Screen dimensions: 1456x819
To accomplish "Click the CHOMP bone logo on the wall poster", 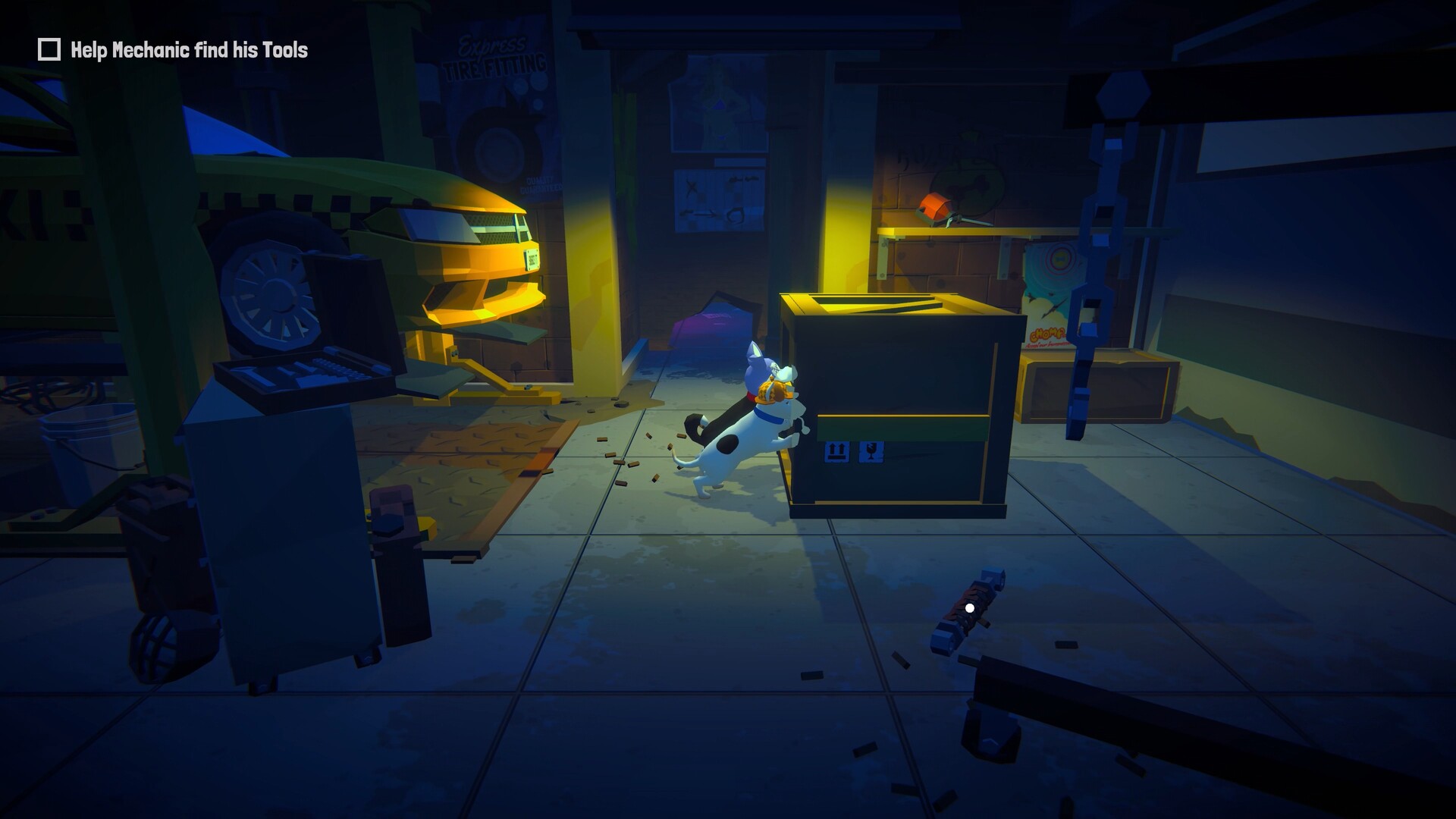I will 1046,334.
